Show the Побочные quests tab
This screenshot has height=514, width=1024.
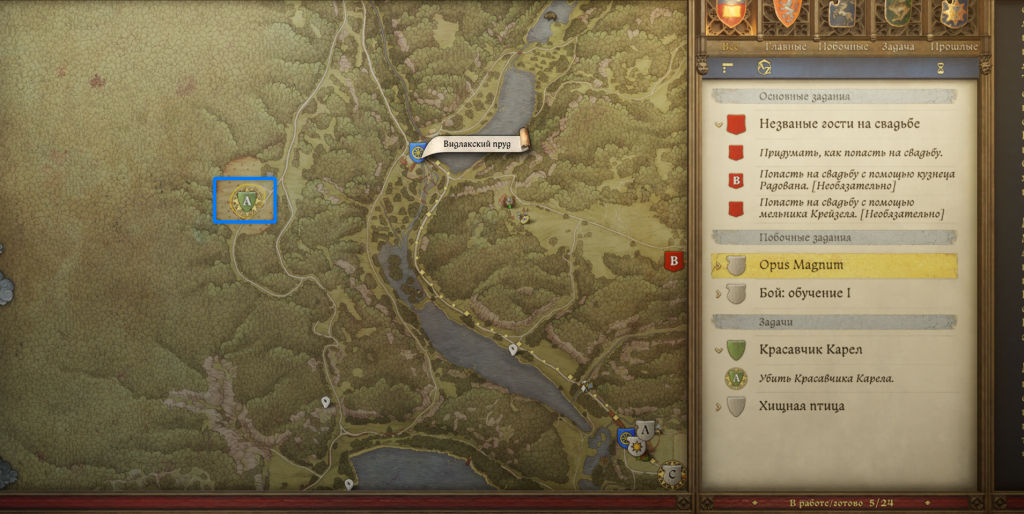841,46
